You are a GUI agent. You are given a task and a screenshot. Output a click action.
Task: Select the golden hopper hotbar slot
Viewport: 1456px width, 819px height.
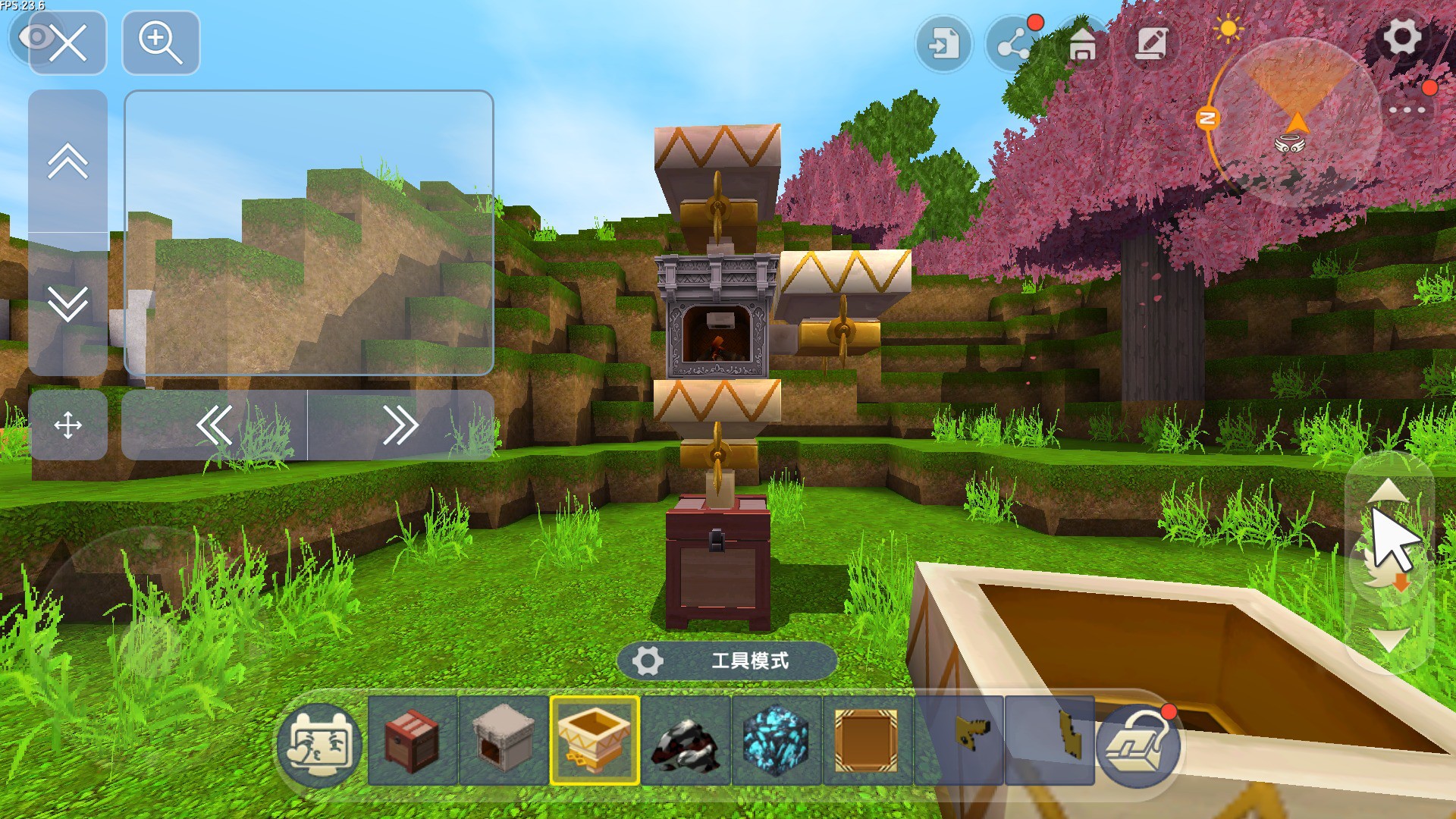[594, 740]
